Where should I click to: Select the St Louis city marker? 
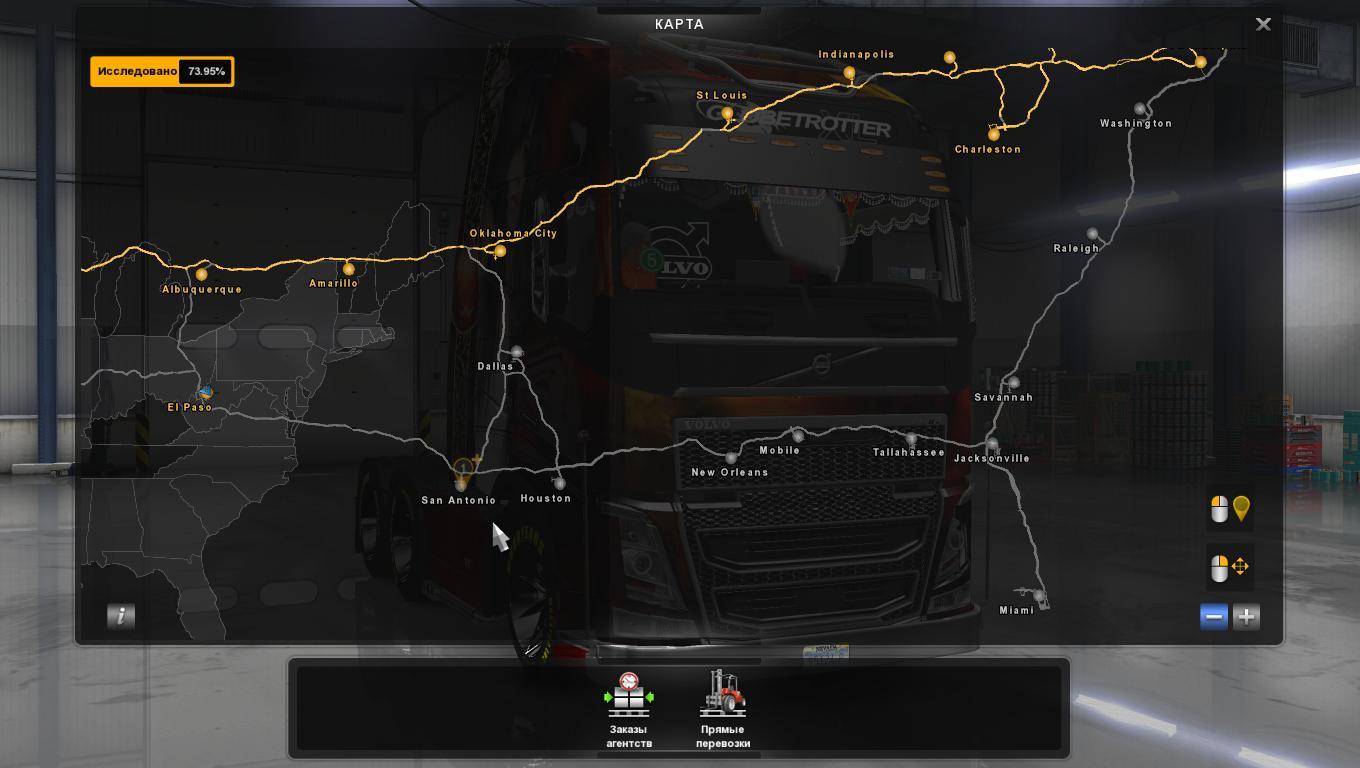tap(727, 113)
